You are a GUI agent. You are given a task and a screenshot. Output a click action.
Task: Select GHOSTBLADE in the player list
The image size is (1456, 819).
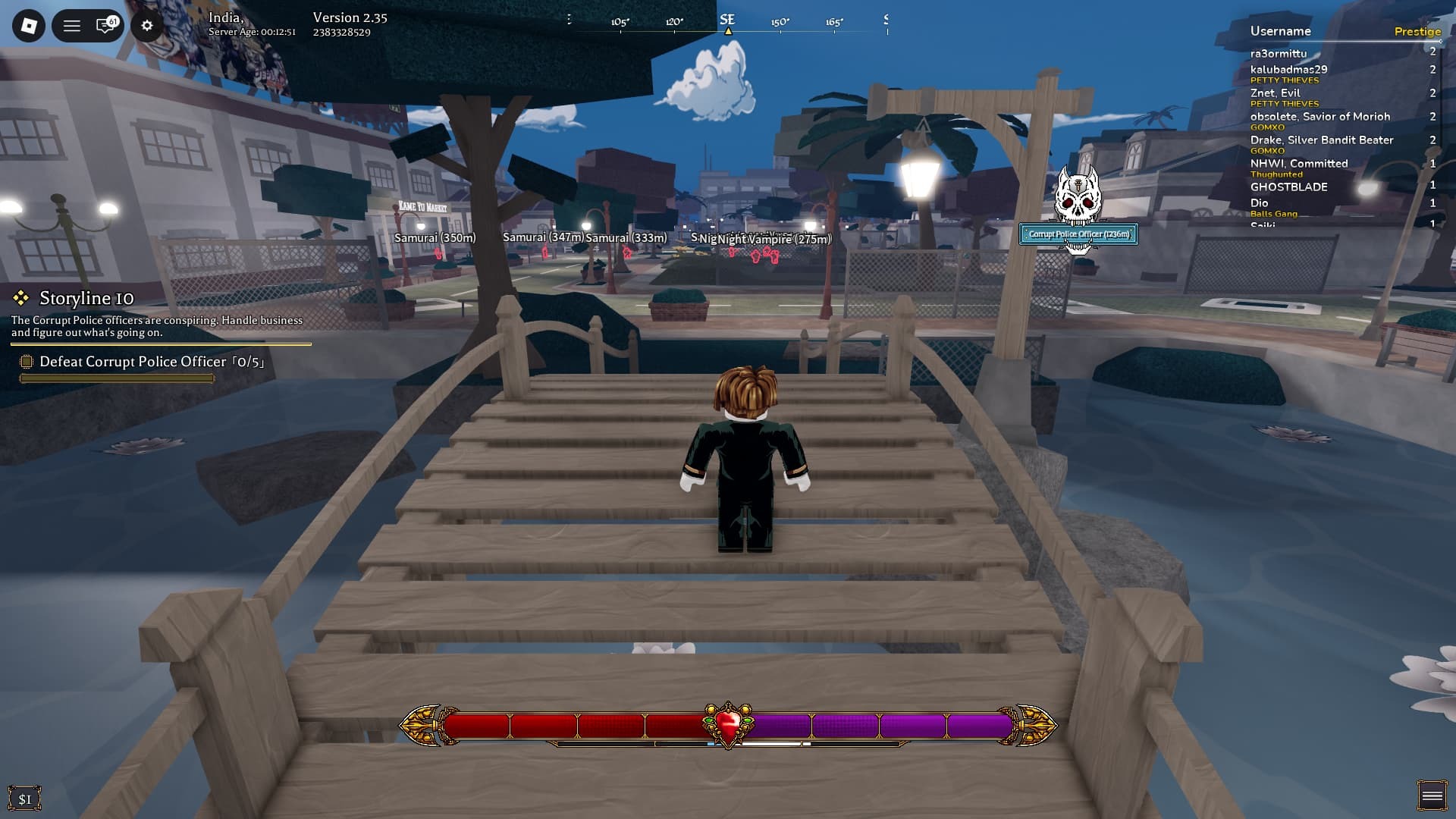point(1288,187)
